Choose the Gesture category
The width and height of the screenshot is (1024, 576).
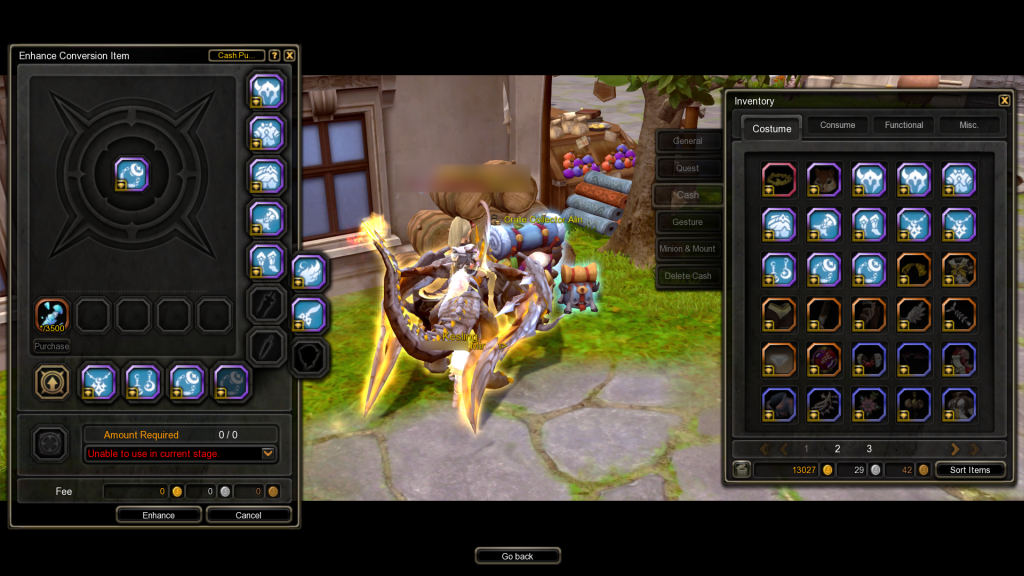[x=688, y=222]
